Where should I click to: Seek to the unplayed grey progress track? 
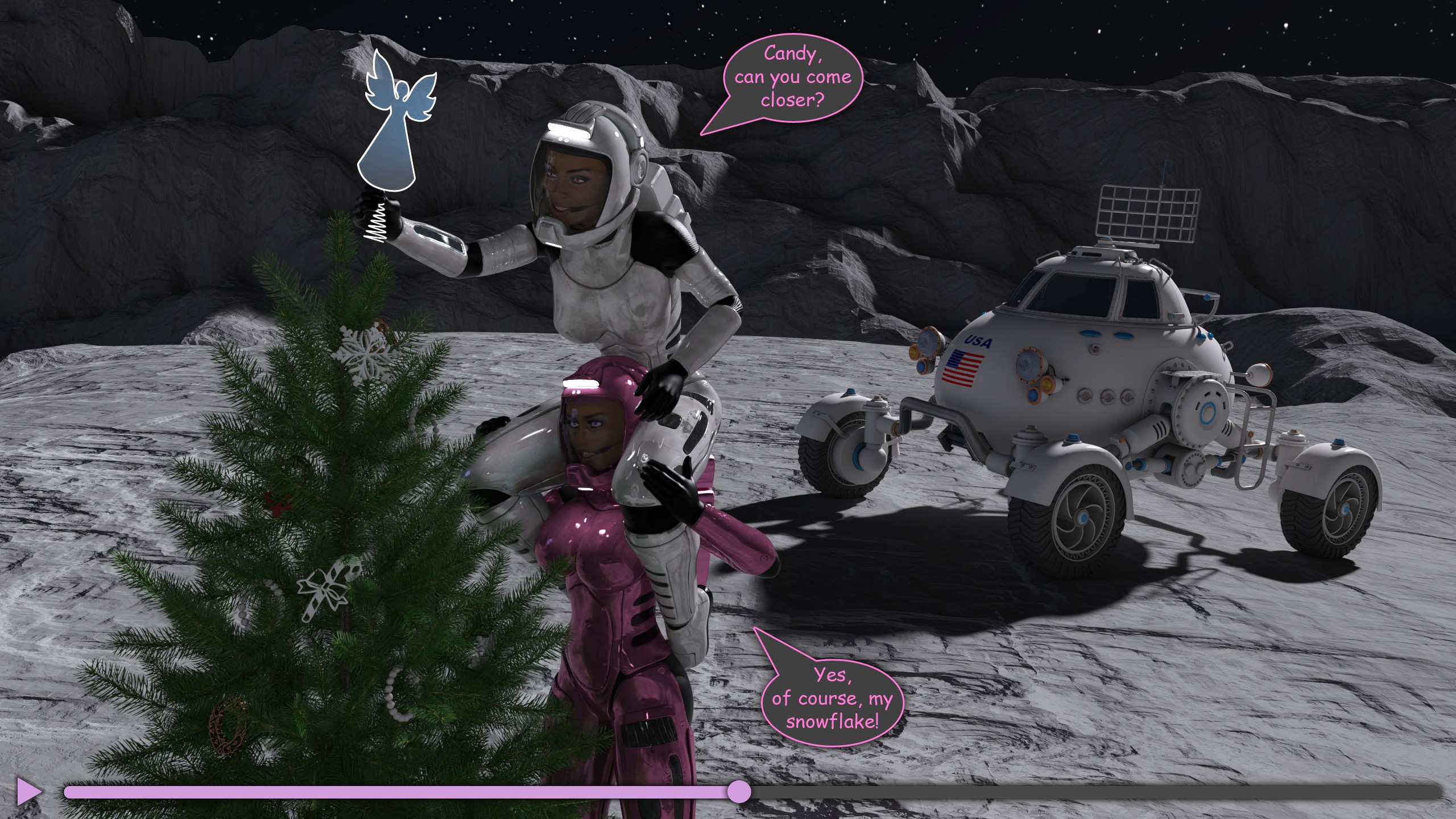coord(1081,791)
